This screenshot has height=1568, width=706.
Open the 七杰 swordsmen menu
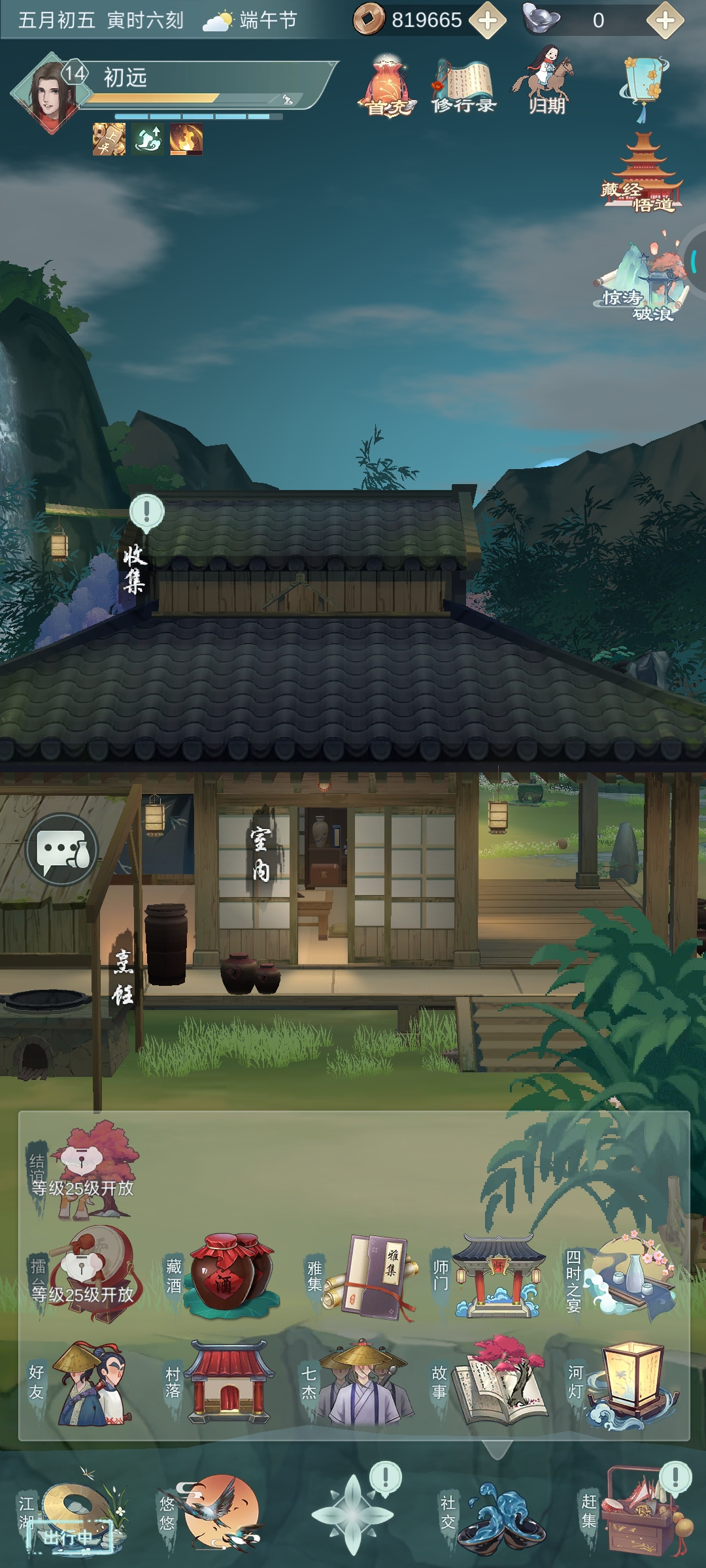point(363,1384)
